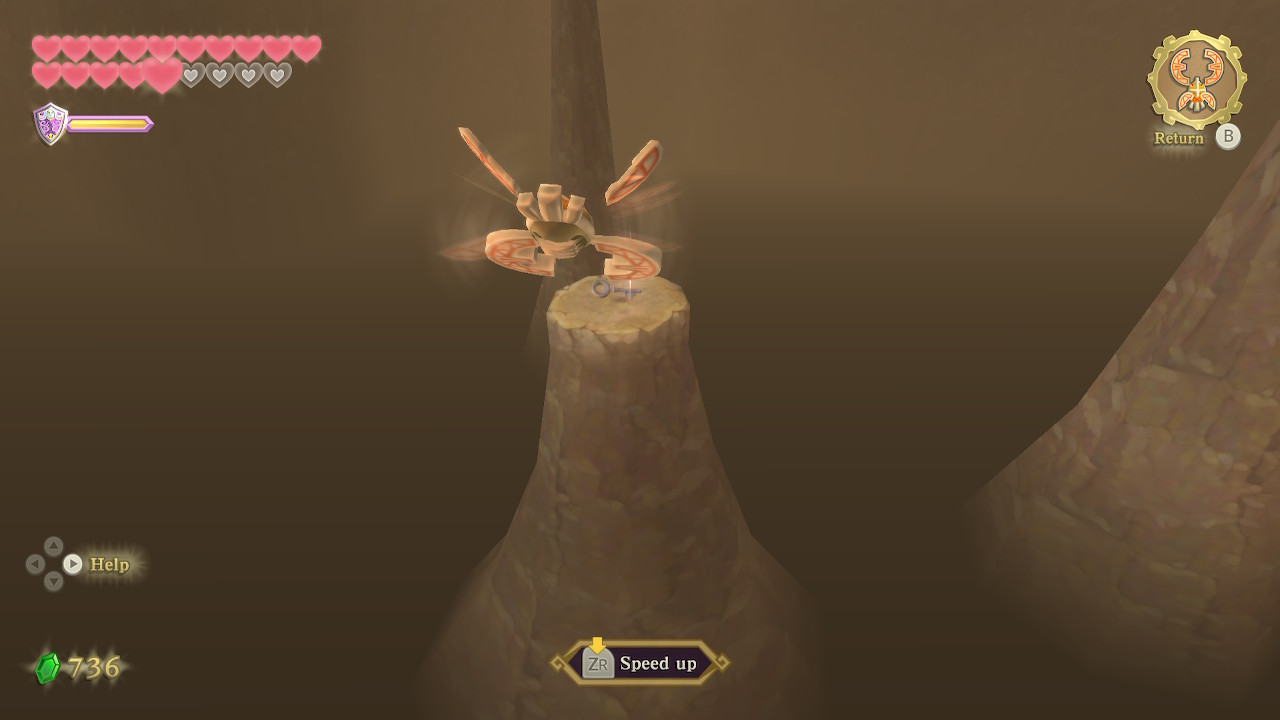Activate the Speed up button

tap(640, 663)
